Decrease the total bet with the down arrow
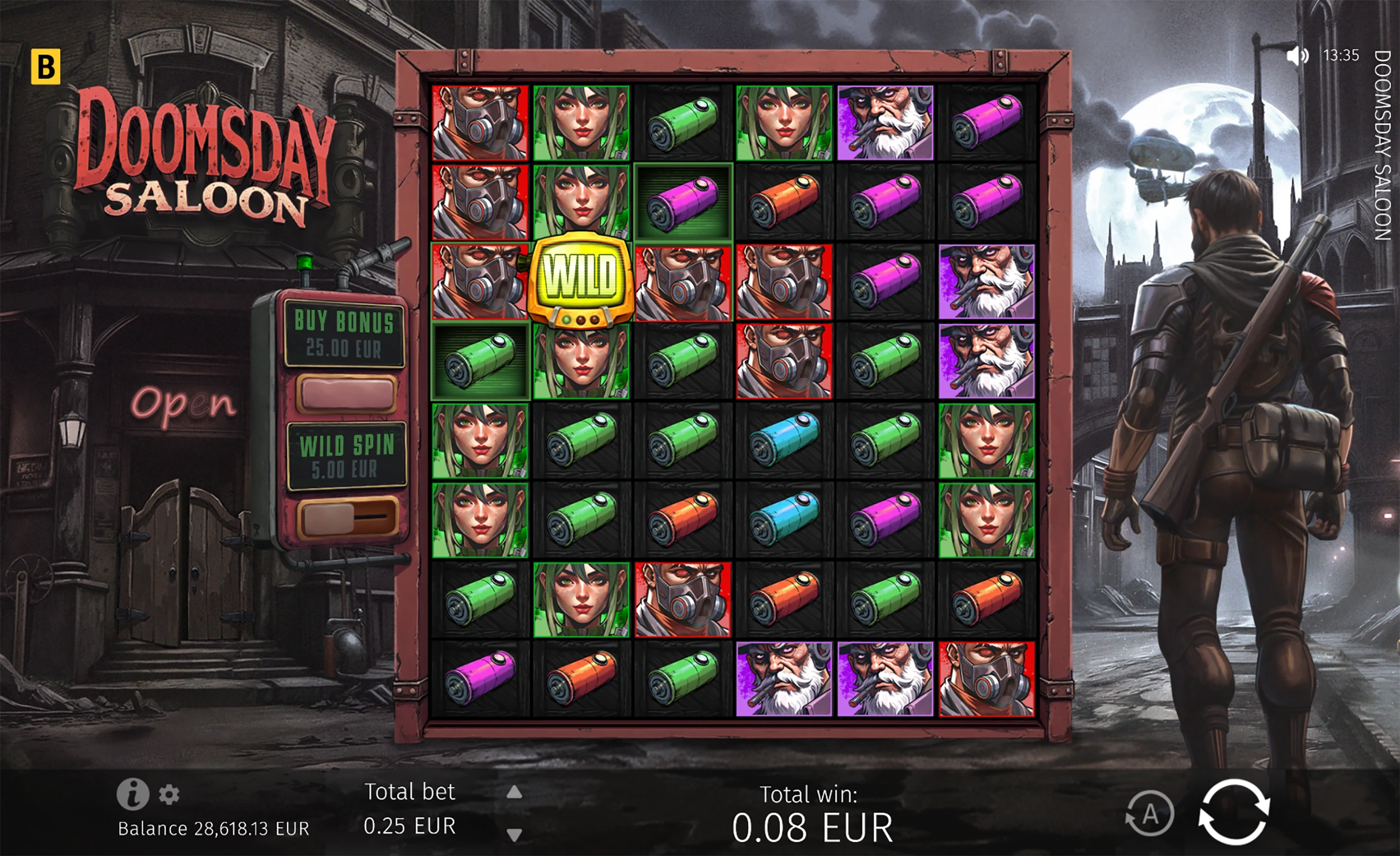1400x856 pixels. pyautogui.click(x=514, y=834)
